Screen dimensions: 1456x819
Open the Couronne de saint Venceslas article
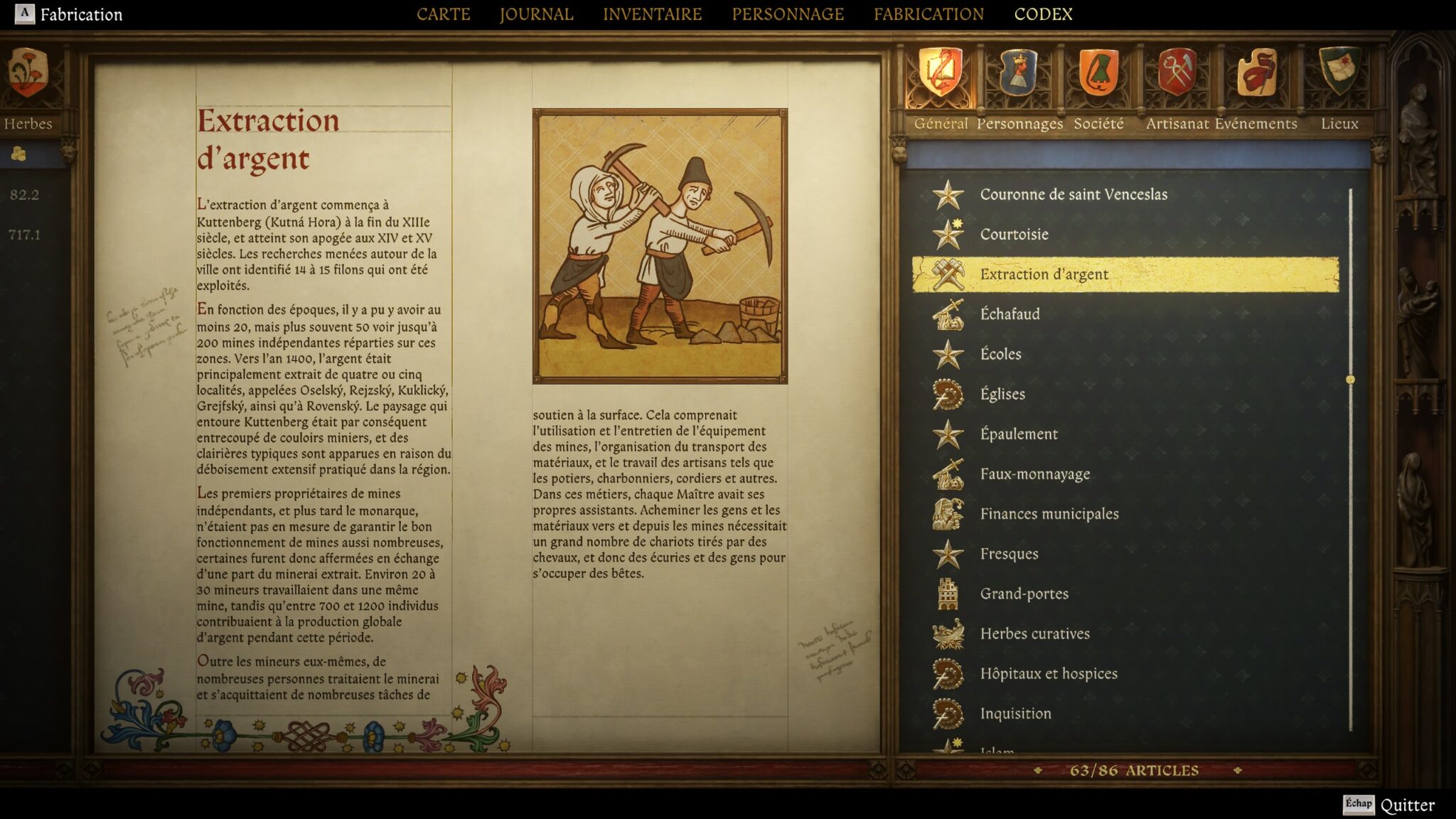1073,195
